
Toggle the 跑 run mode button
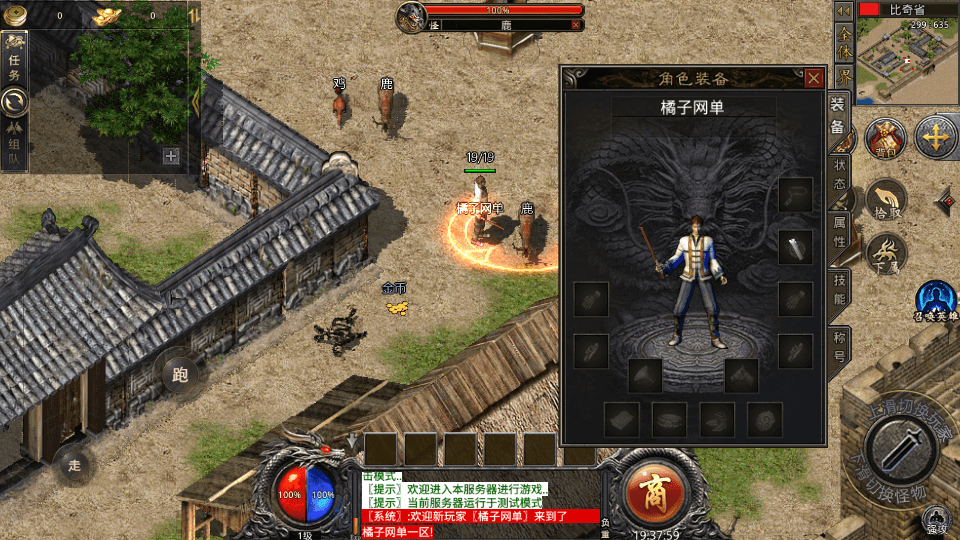(x=180, y=375)
